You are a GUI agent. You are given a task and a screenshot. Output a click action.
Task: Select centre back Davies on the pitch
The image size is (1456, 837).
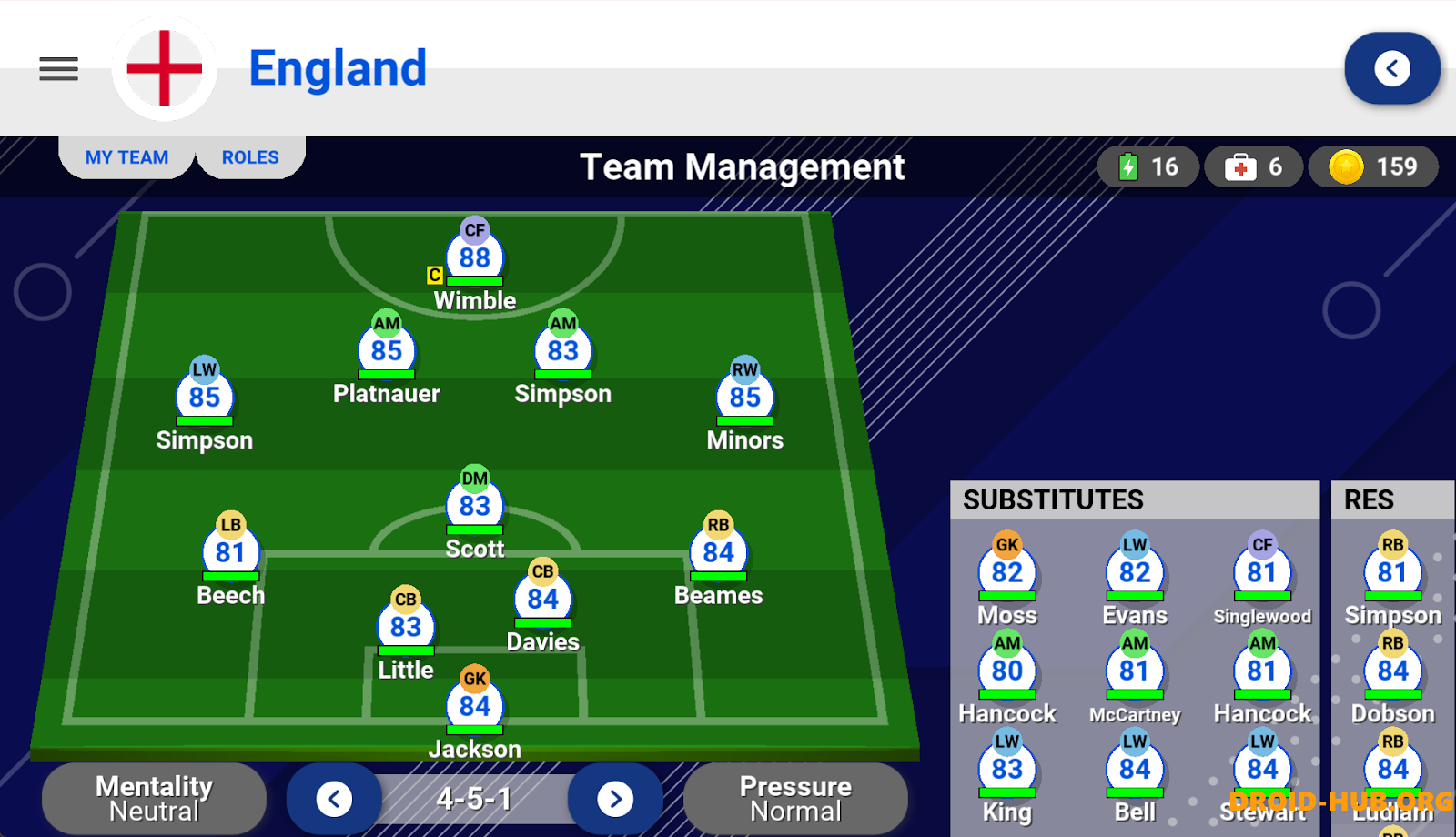click(x=543, y=598)
